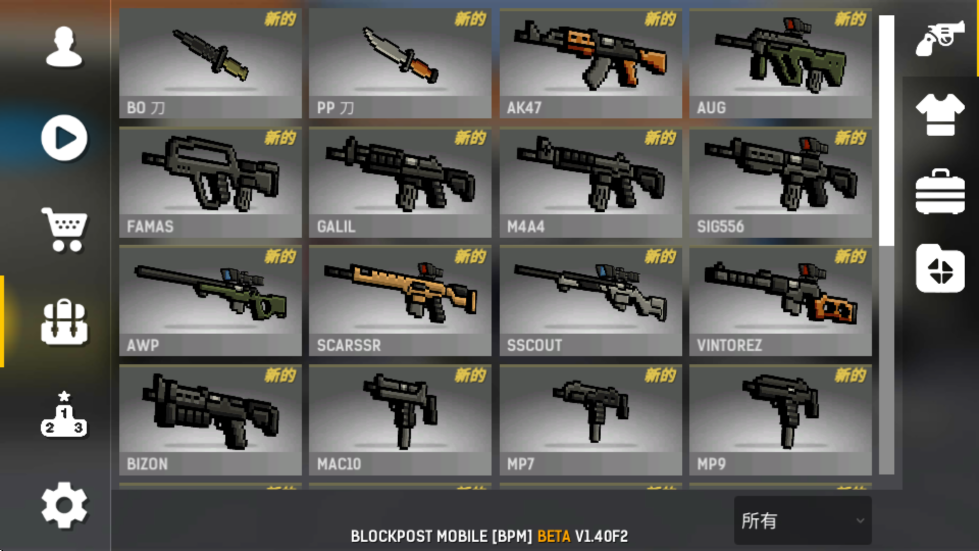The height and width of the screenshot is (551, 979).
Task: Switch to the t-shirt clothing tab
Action: [940, 115]
